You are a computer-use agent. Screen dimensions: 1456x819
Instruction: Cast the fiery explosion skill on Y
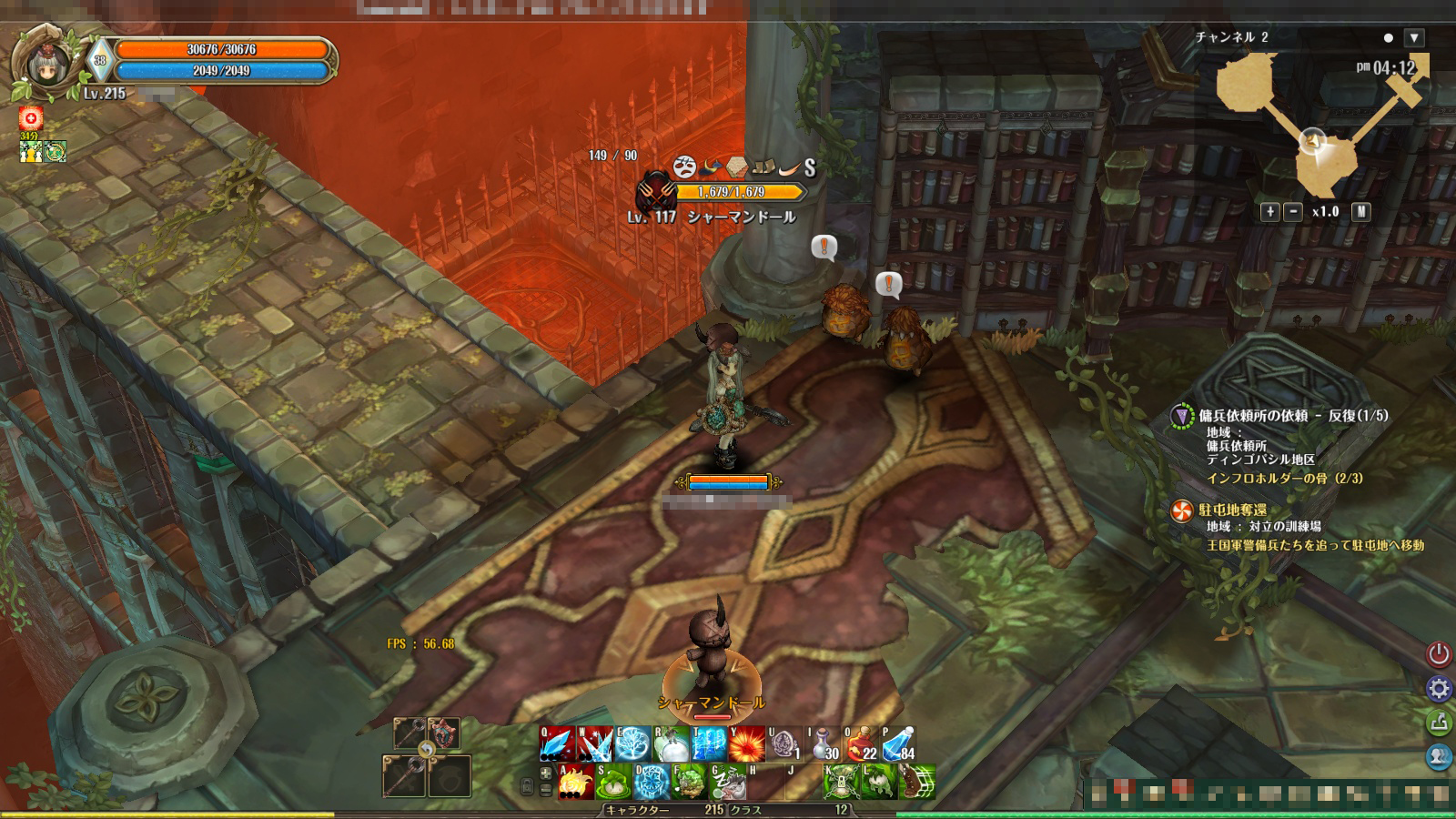747,745
